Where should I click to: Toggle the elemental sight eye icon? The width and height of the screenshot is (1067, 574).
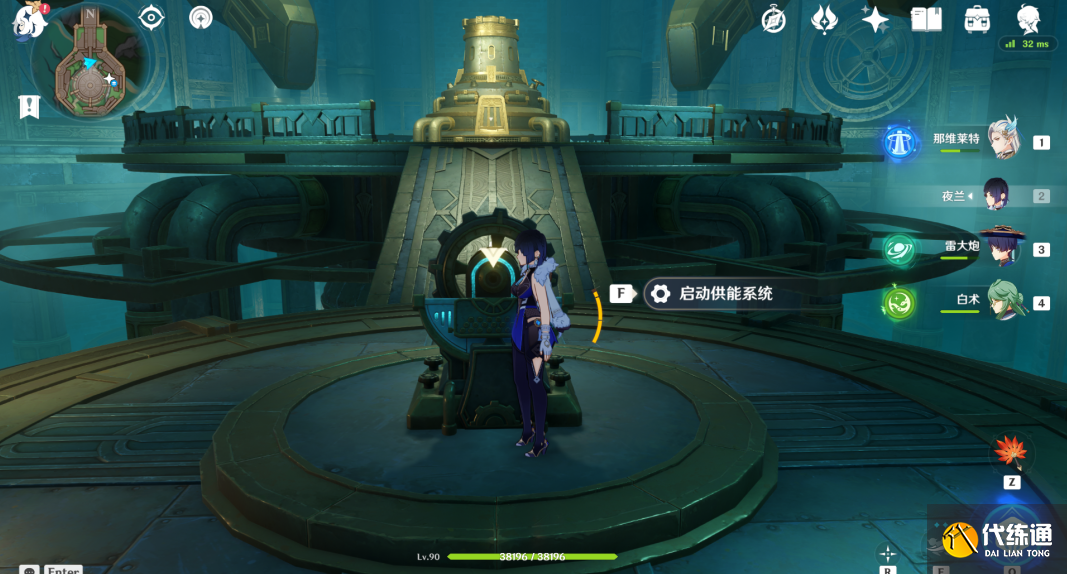151,17
